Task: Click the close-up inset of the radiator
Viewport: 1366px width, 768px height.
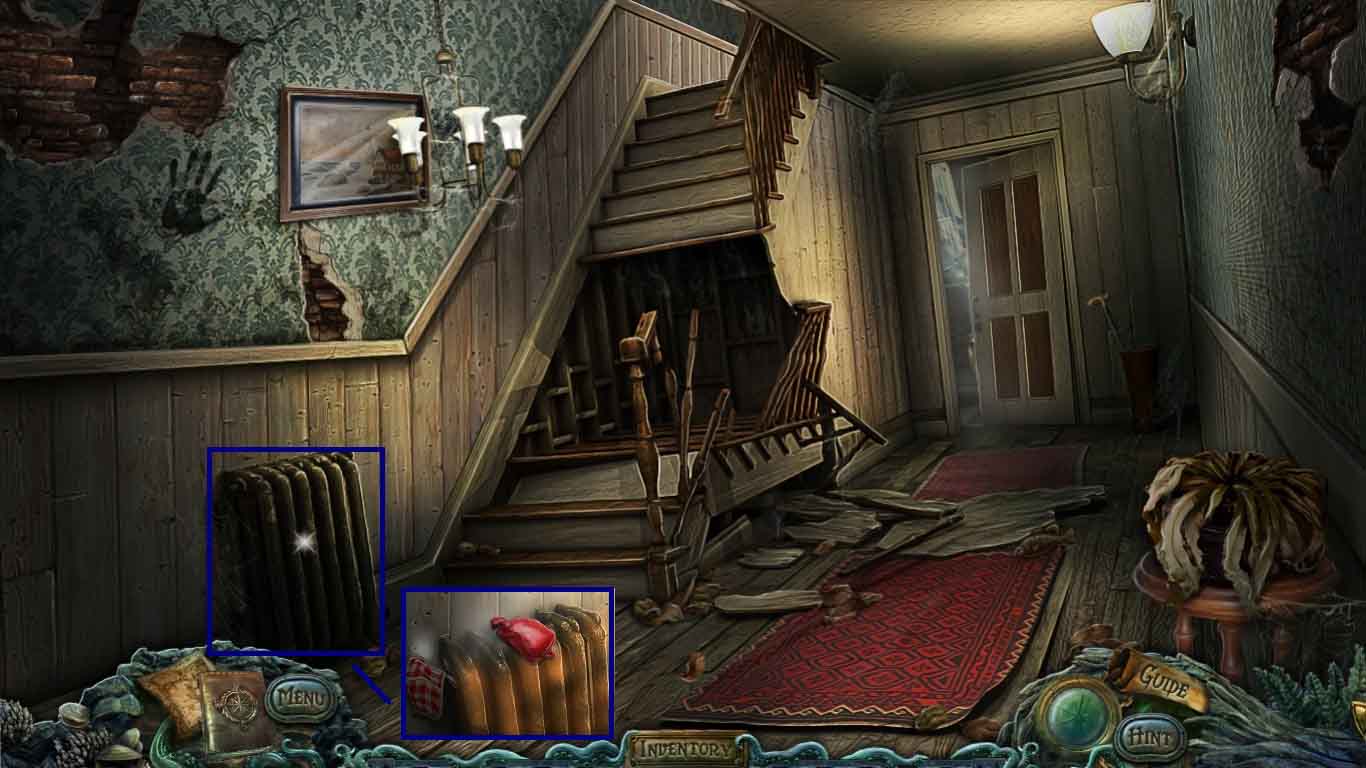Action: click(507, 665)
